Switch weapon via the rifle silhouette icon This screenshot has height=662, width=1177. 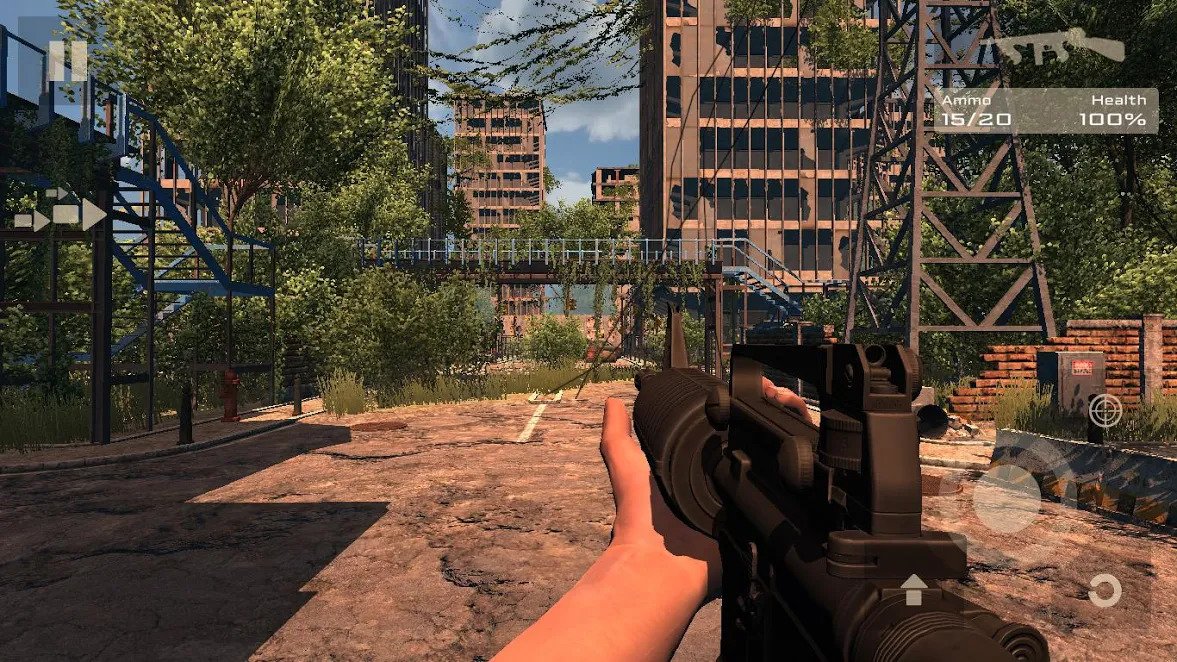(1064, 47)
